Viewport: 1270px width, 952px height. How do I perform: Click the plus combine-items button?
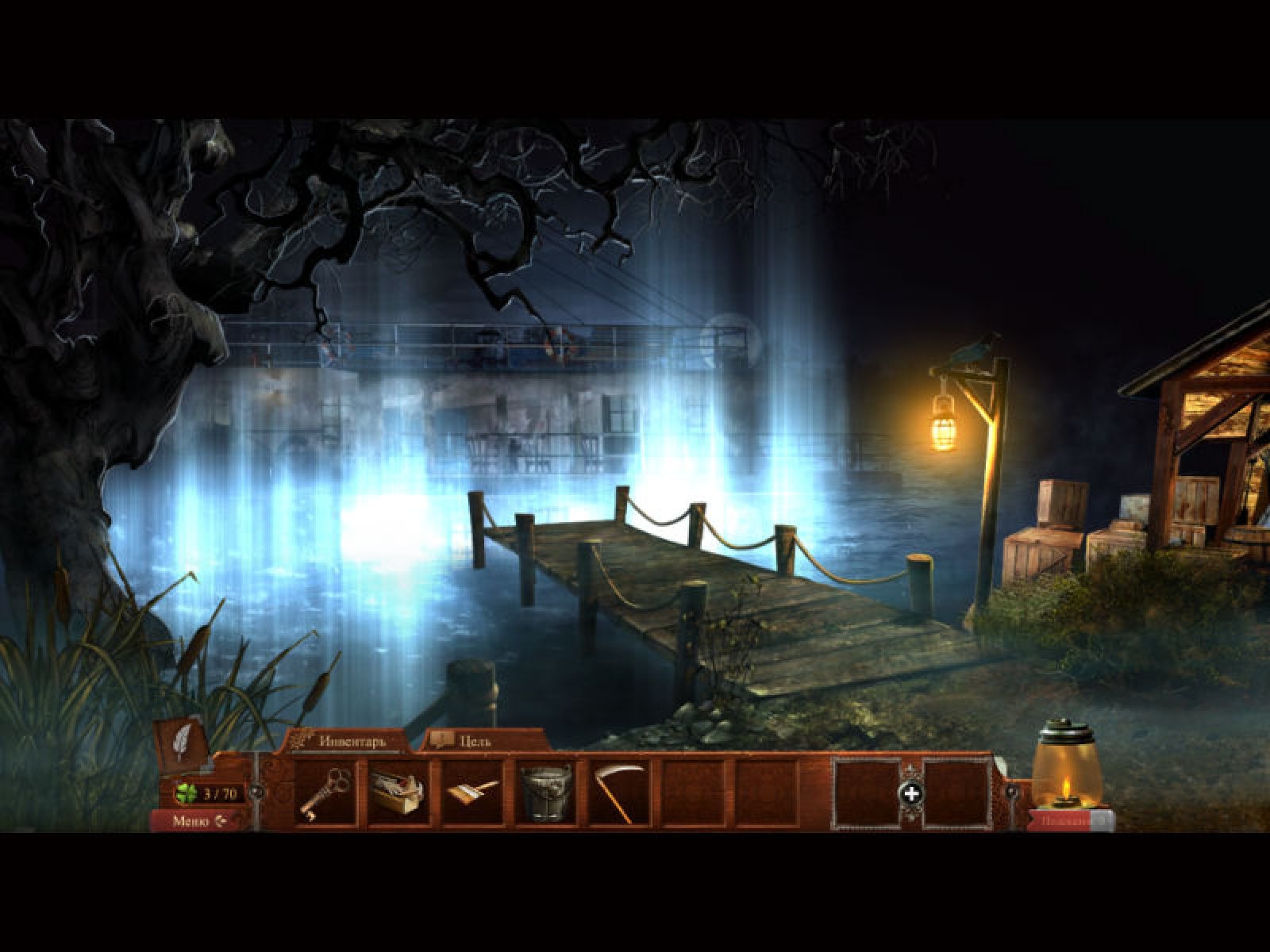pos(912,793)
